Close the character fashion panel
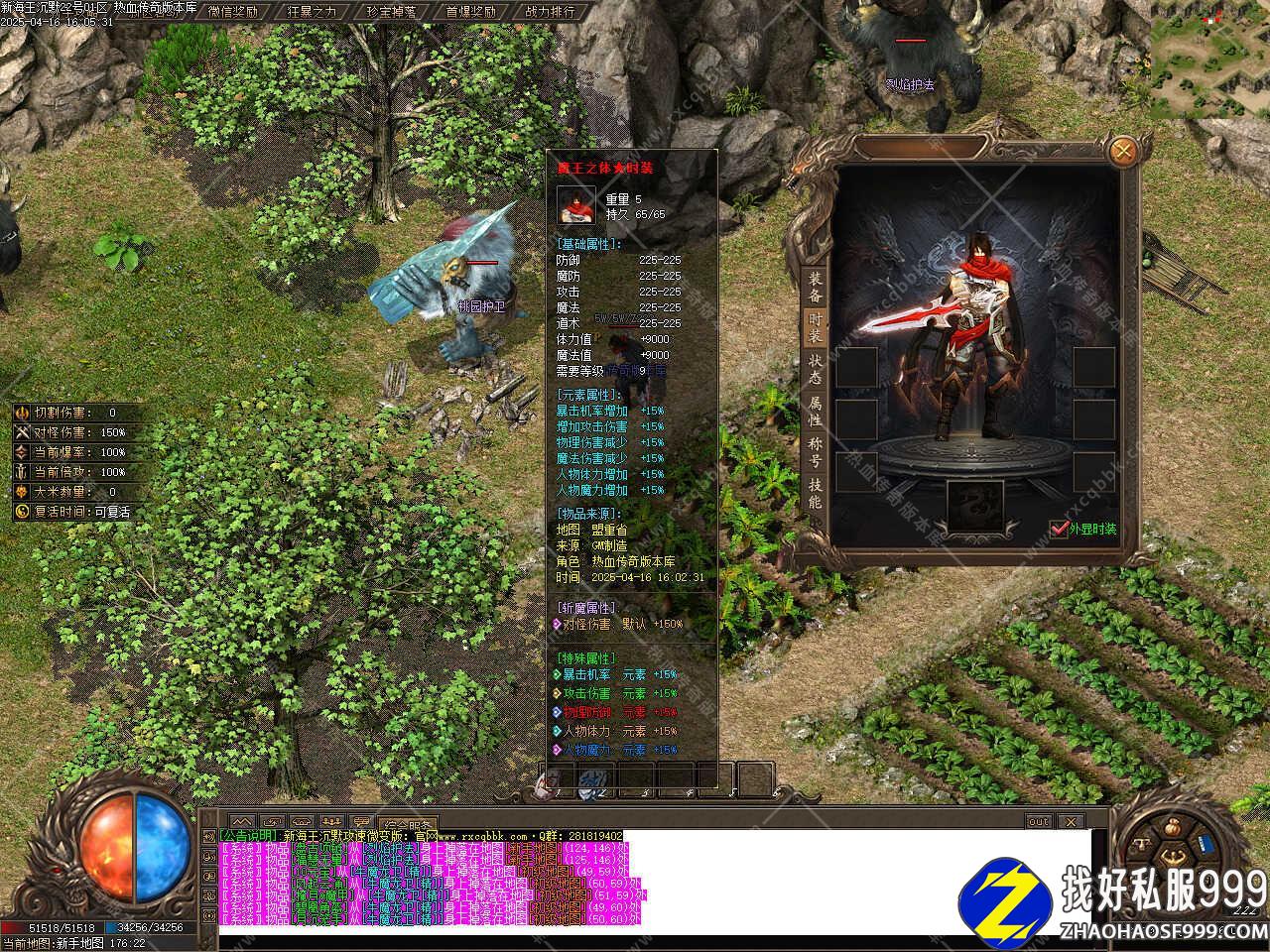Viewport: 1270px width, 952px height. coord(1123,152)
